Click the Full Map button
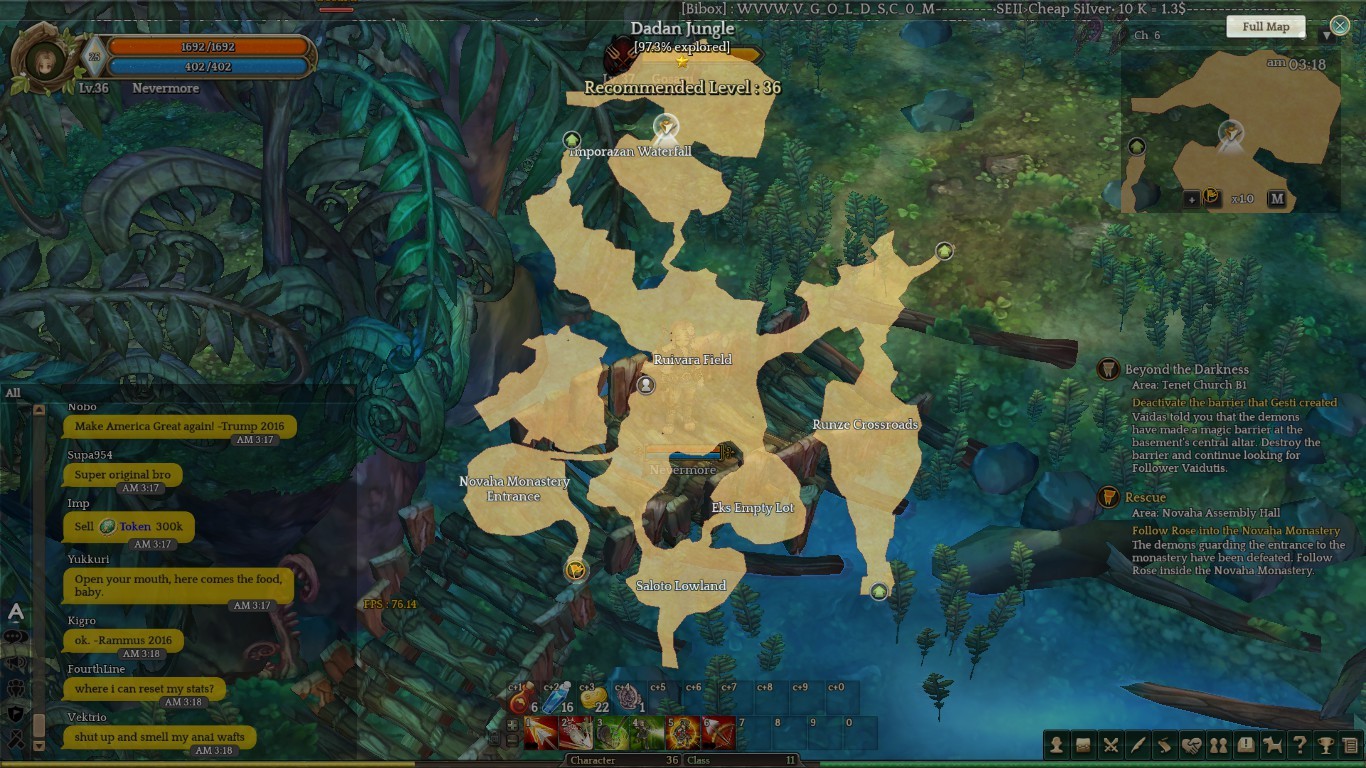Image resolution: width=1366 pixels, height=768 pixels. tap(1264, 26)
